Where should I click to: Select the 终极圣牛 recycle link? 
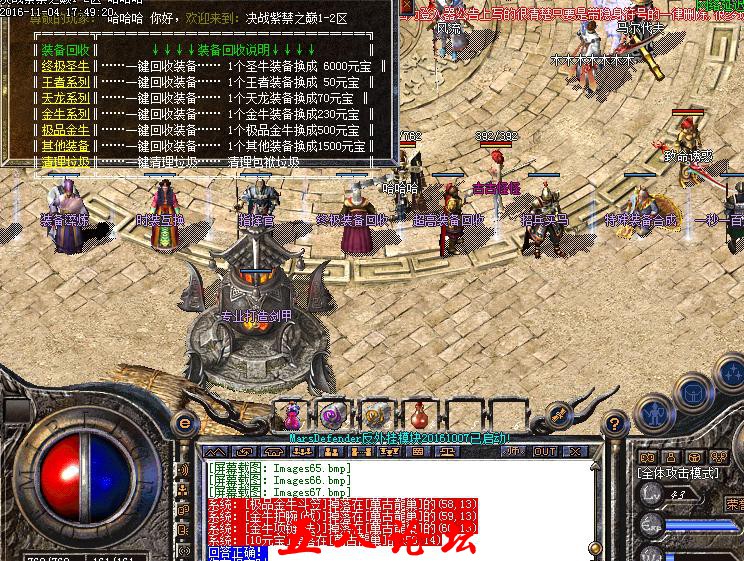click(x=66, y=65)
